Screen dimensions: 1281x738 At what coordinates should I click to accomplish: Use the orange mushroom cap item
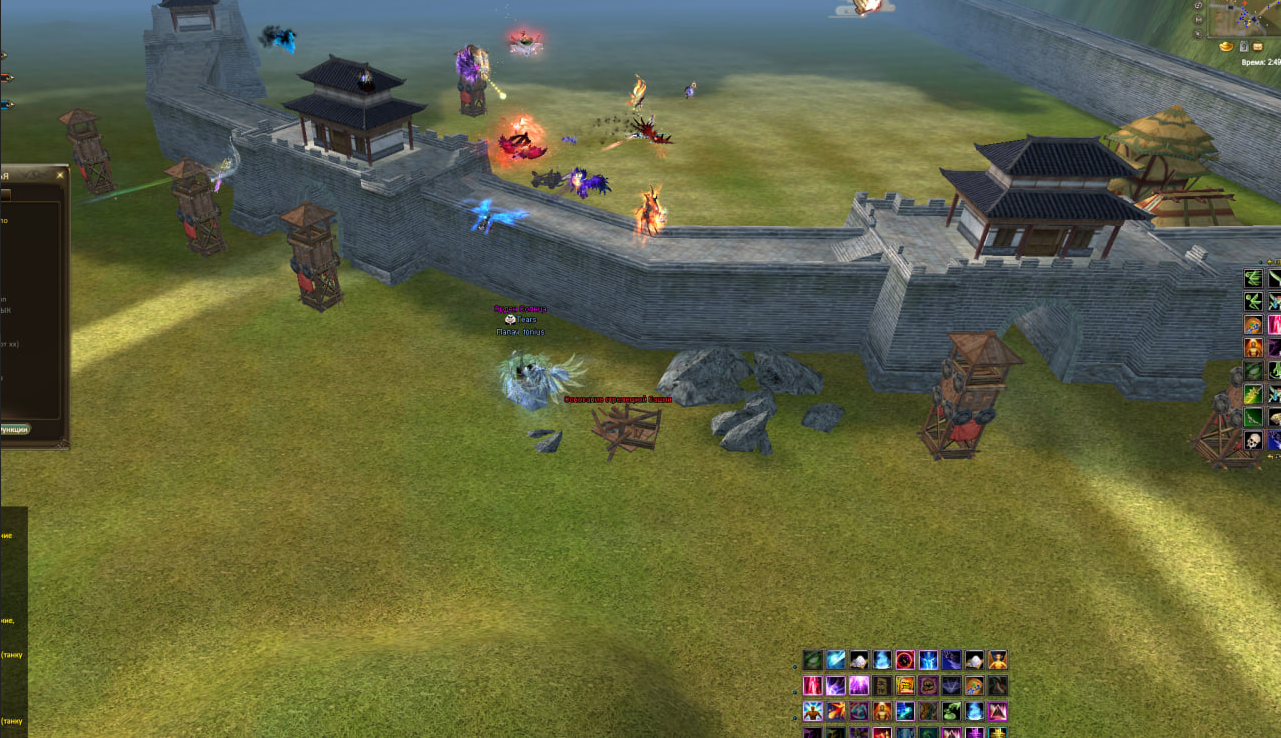coord(974,686)
